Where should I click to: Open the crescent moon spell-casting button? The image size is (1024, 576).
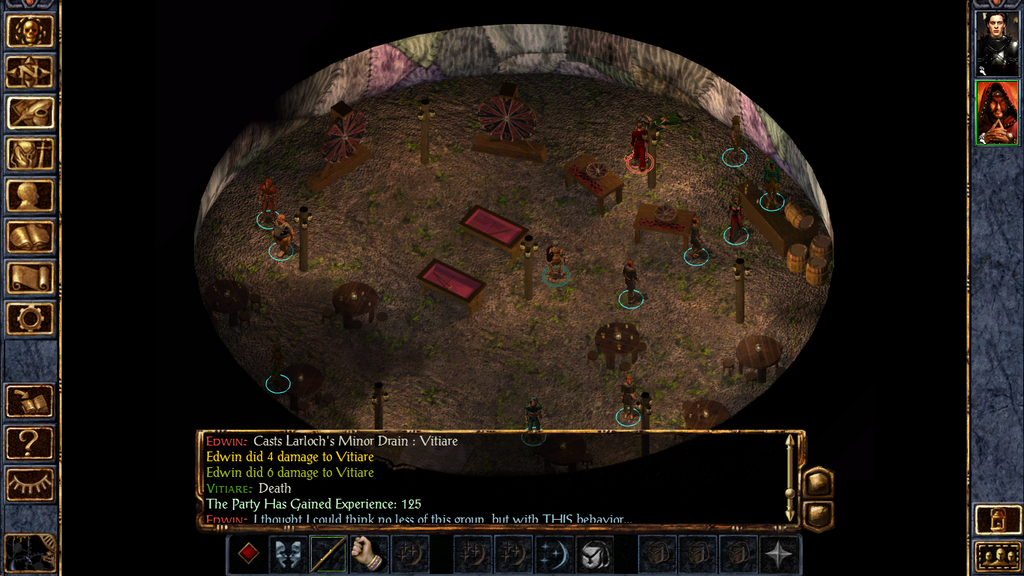tap(555, 553)
